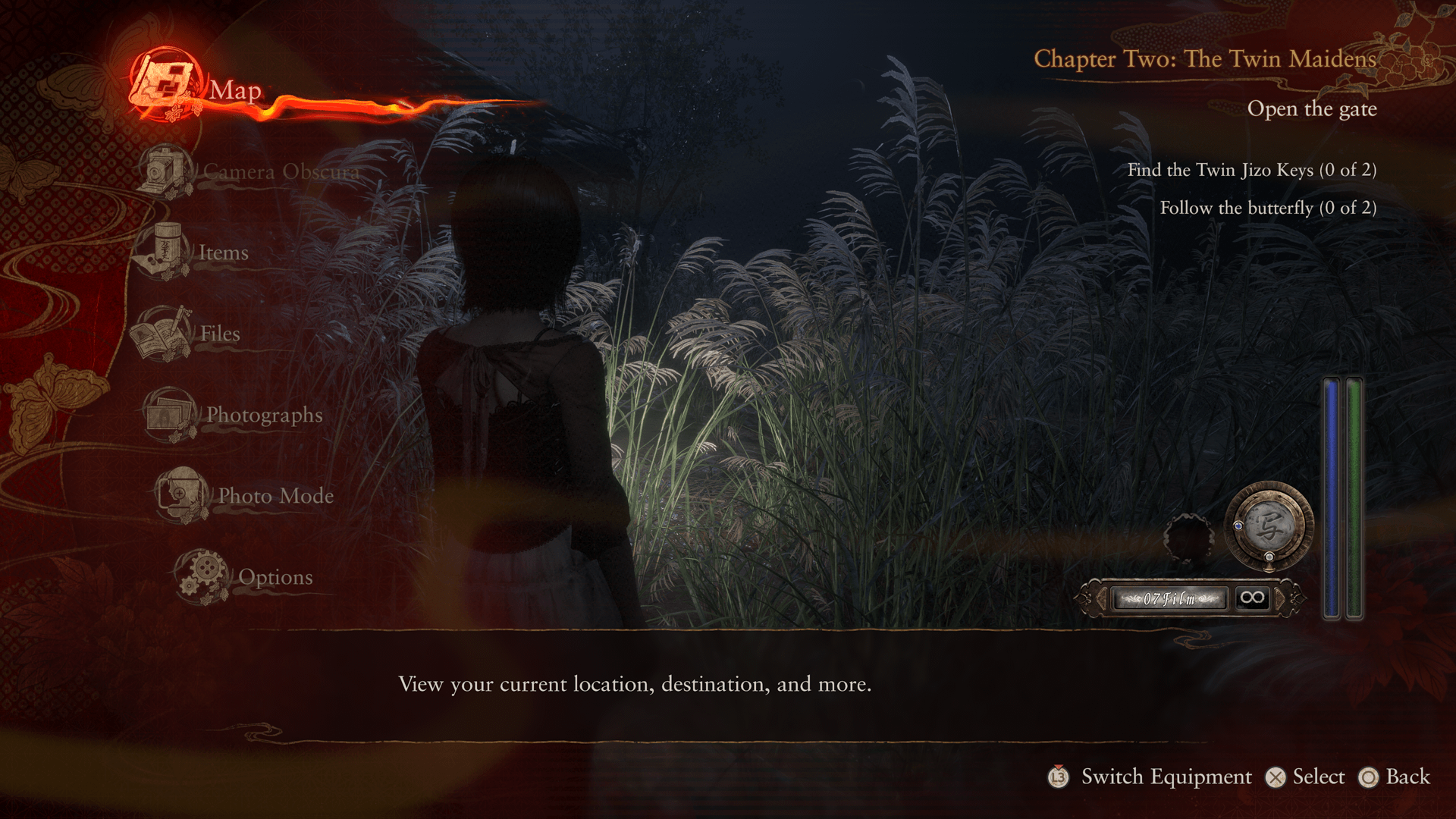Select the Follow the butterfly objective

coord(1268,208)
